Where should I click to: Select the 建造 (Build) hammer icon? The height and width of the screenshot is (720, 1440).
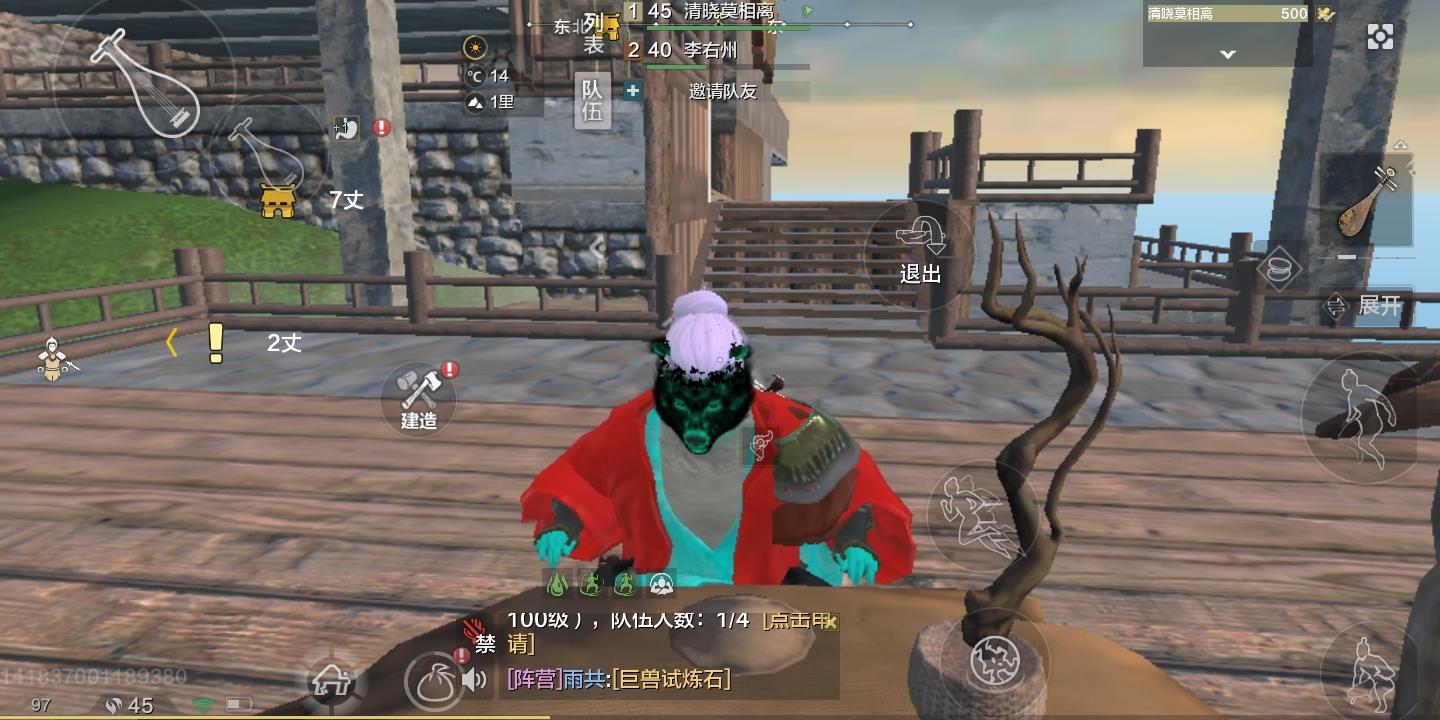tap(418, 398)
